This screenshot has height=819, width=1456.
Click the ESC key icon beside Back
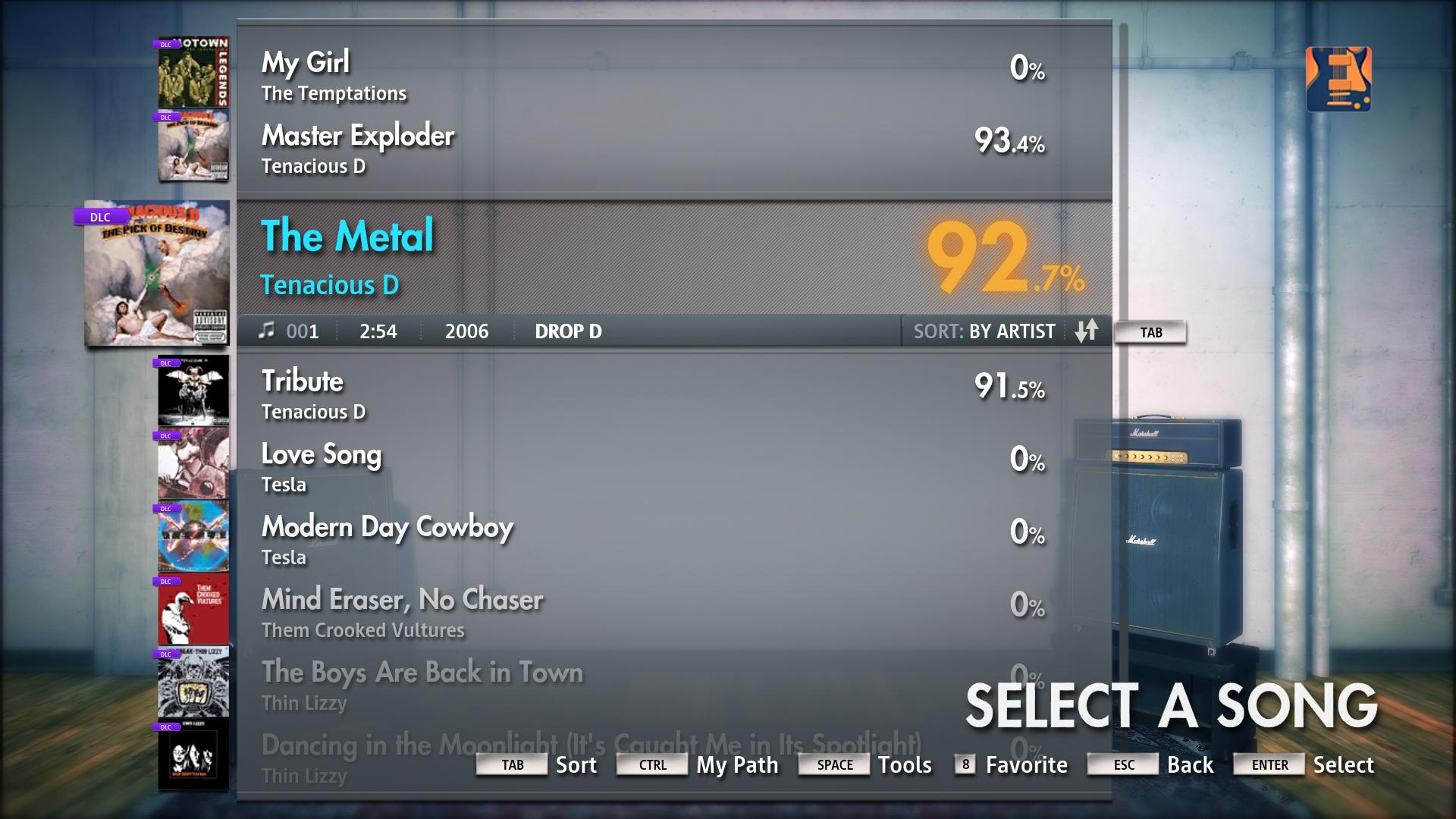(1122, 764)
